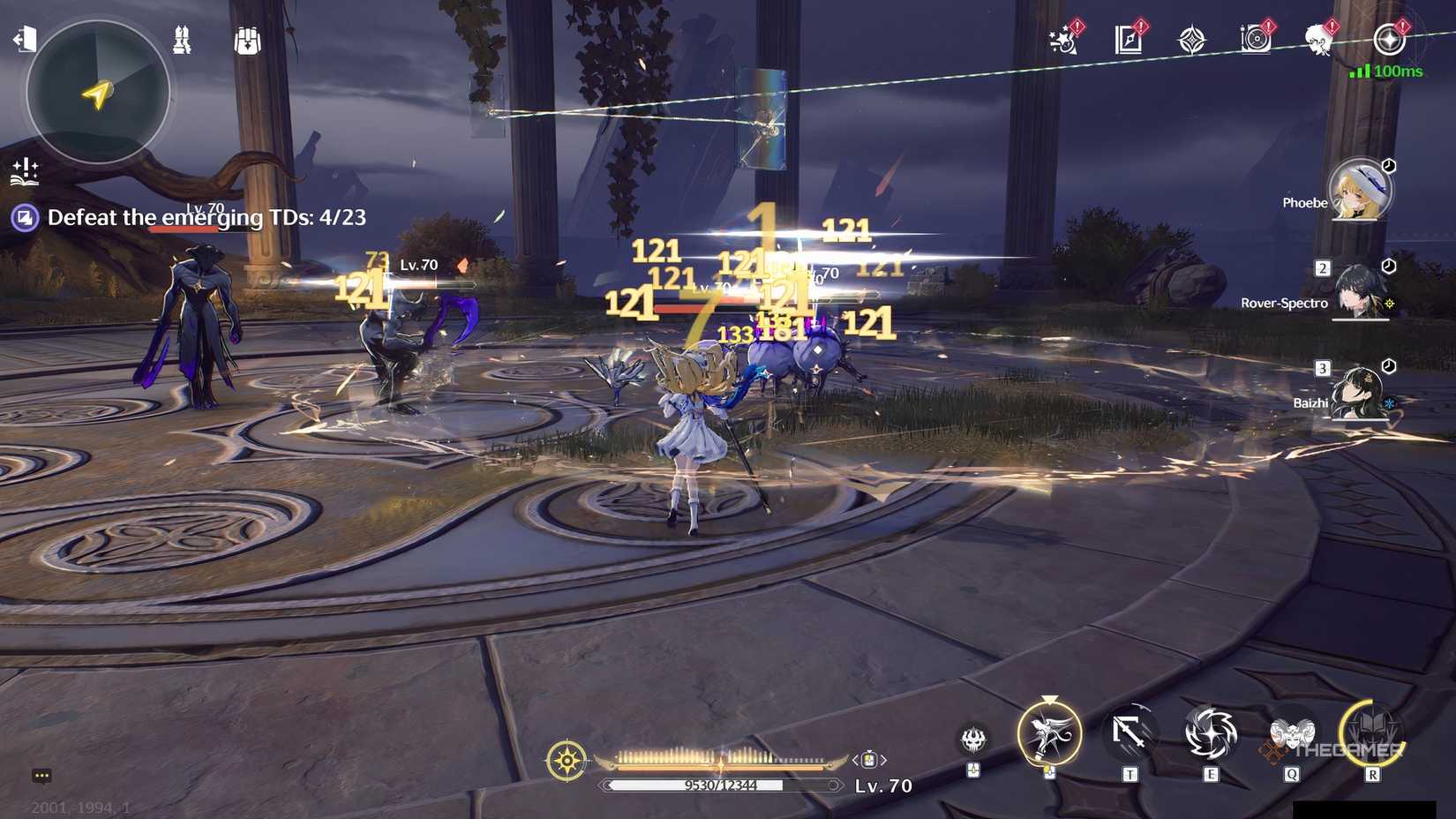Open the circular minimap
Viewport: 1456px width, 819px height.
[97, 92]
